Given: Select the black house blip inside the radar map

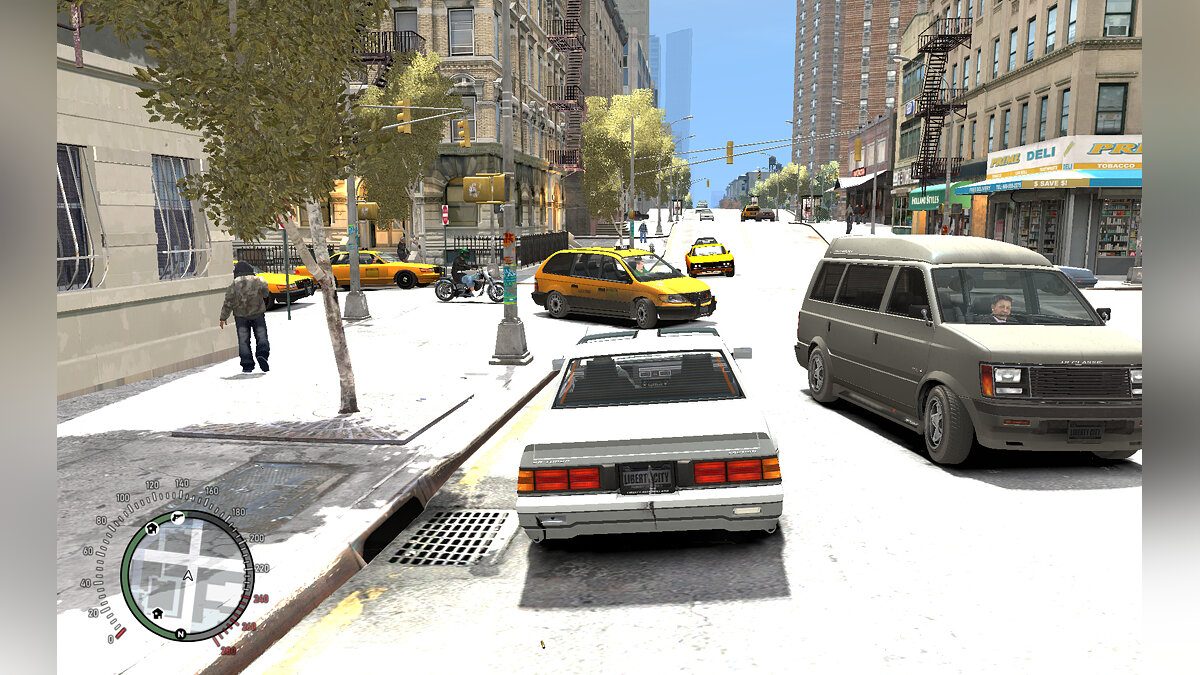Looking at the screenshot, I should point(157,612).
